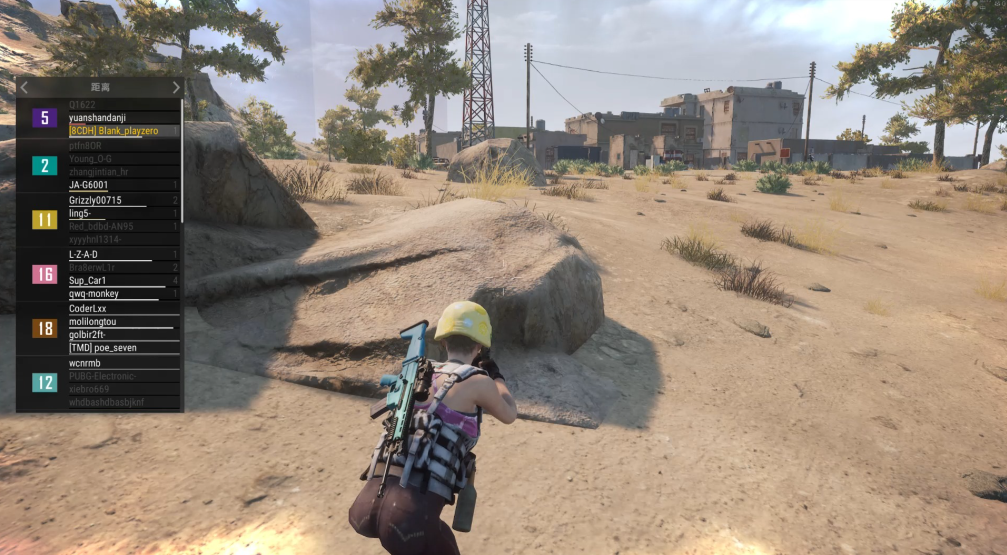Click the left arrow in the panel header
The height and width of the screenshot is (555, 1007).
(x=24, y=88)
